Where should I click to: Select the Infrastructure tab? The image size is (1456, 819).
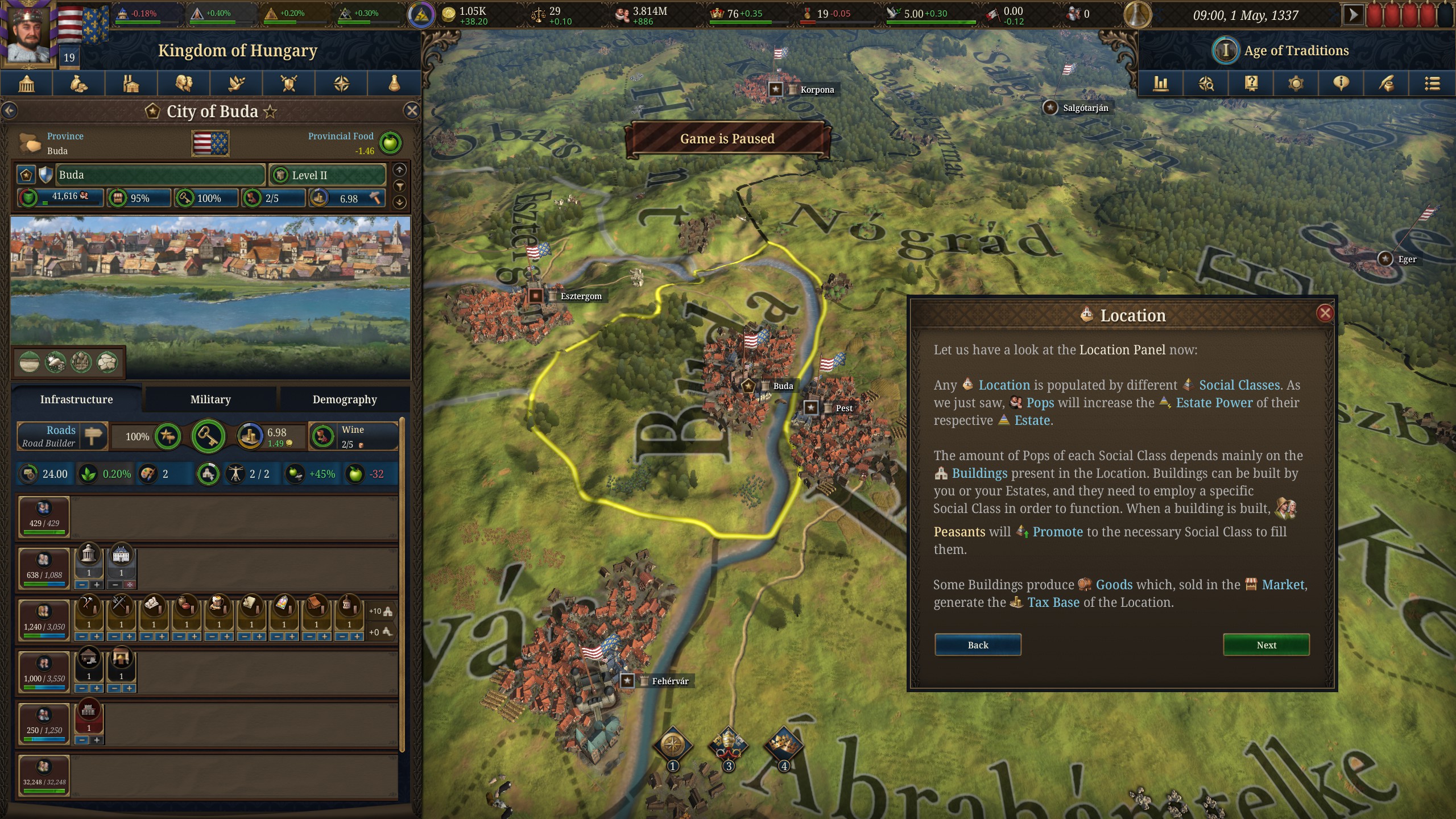76,399
